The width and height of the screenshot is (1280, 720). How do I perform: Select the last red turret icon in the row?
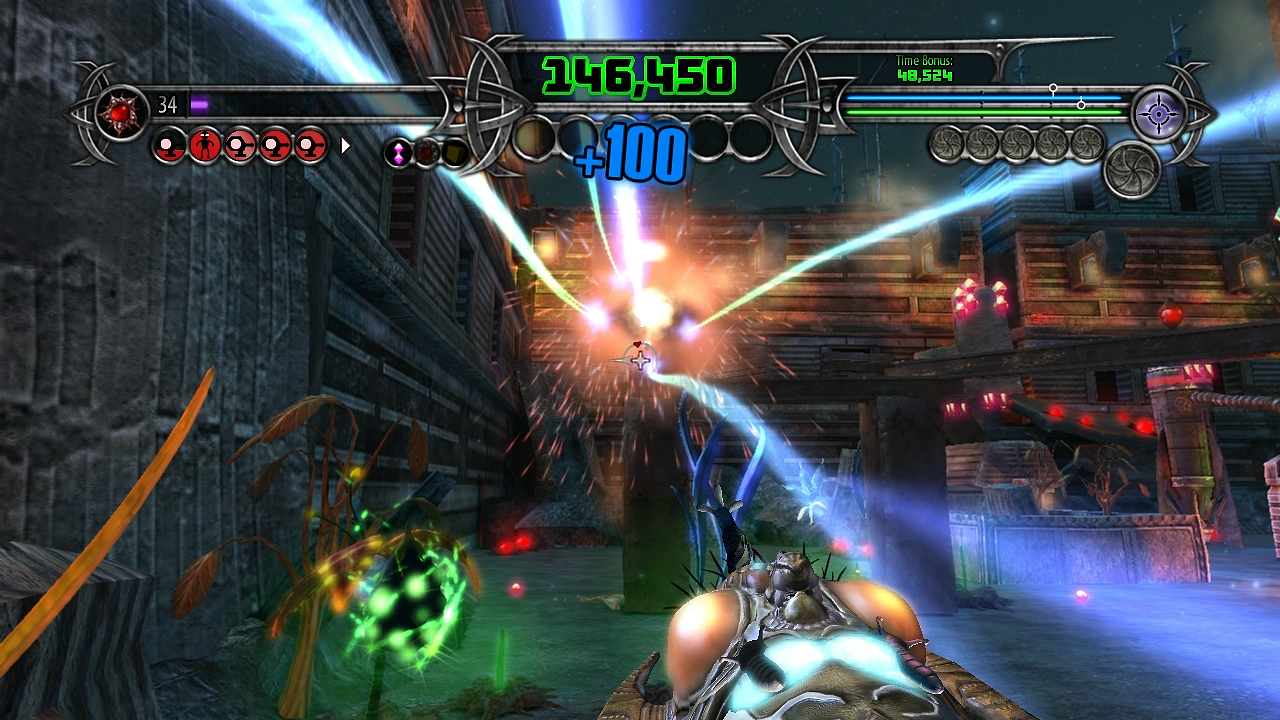tap(309, 145)
